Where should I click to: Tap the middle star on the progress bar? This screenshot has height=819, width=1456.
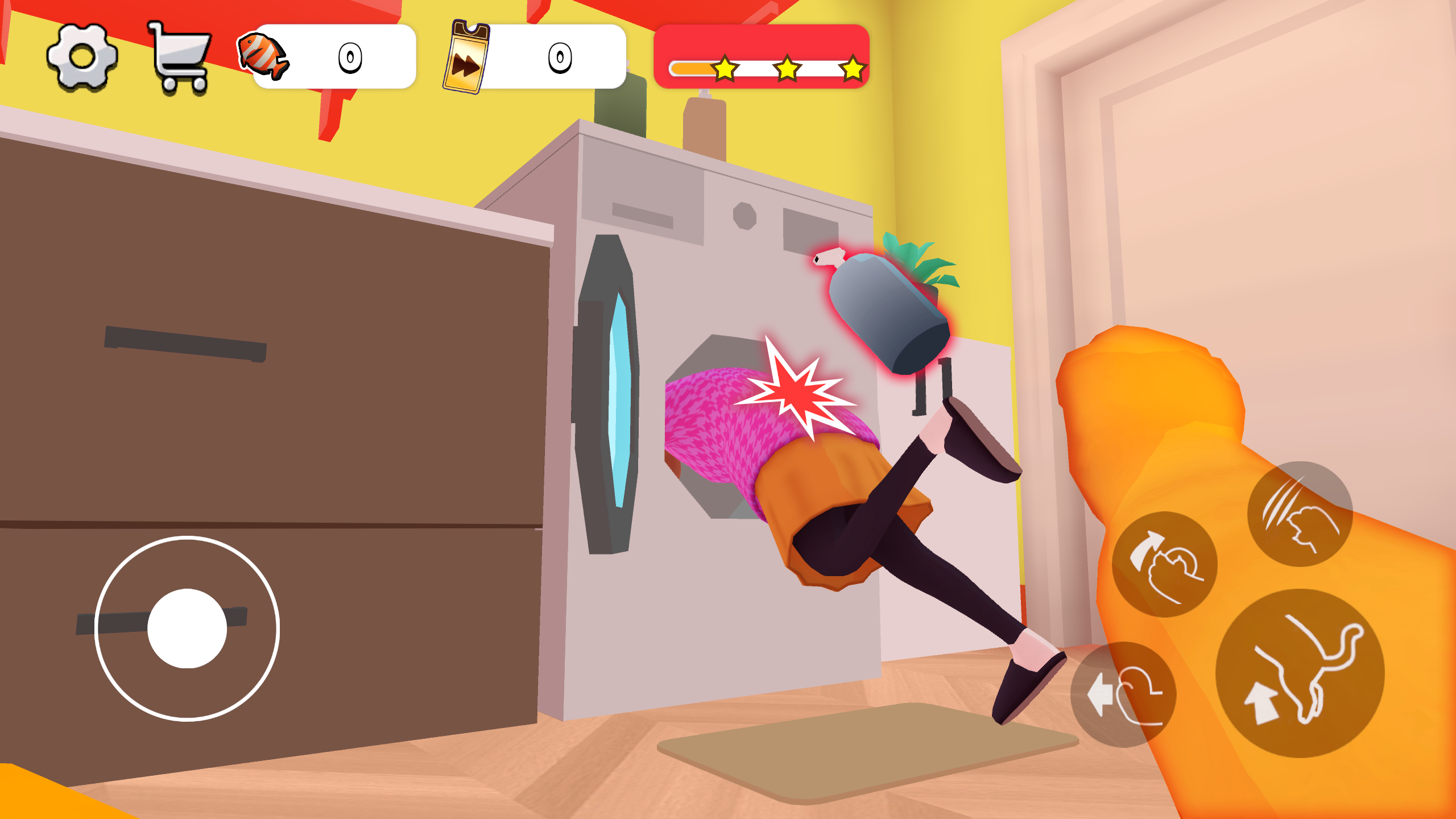point(787,69)
